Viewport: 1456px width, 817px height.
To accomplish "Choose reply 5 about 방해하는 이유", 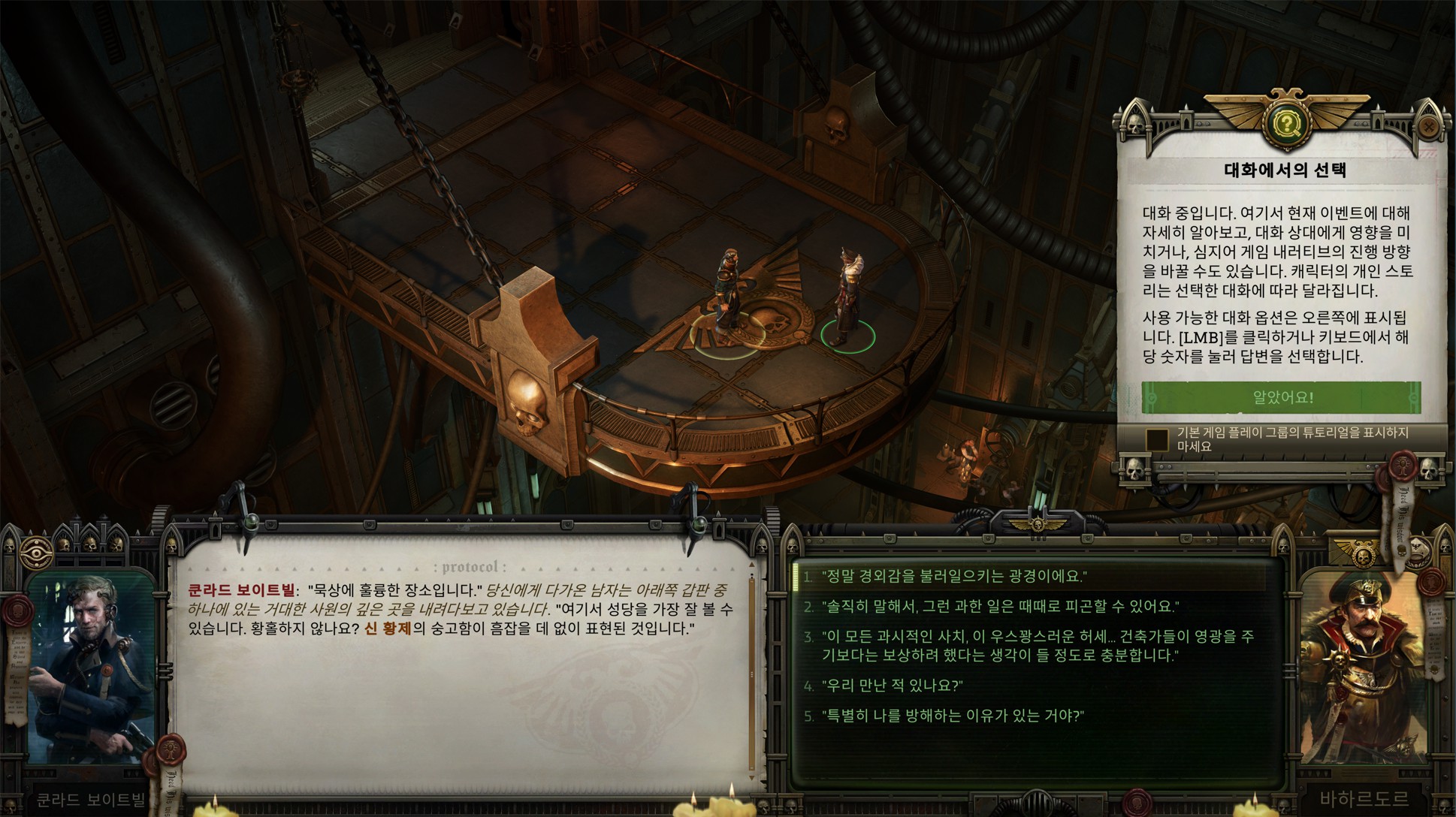I will [953, 716].
